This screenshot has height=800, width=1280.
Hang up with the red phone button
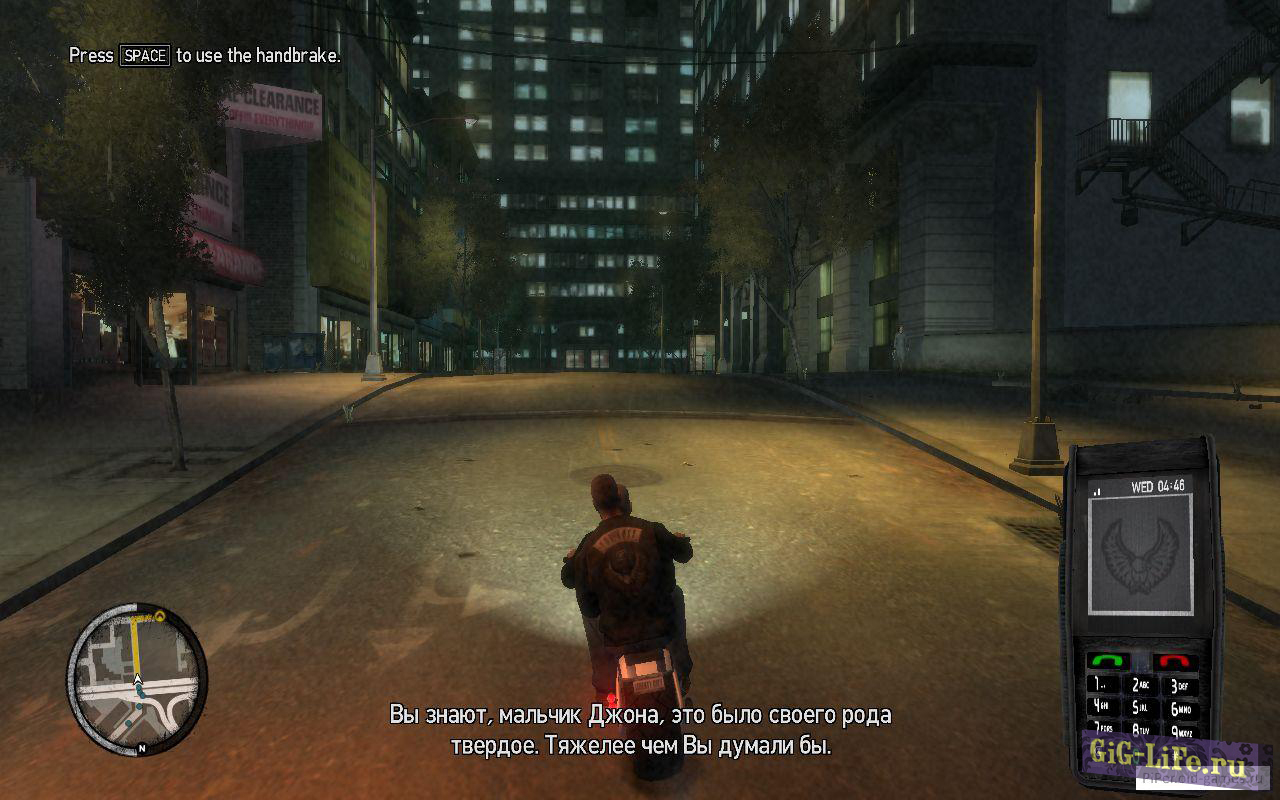(x=1175, y=661)
